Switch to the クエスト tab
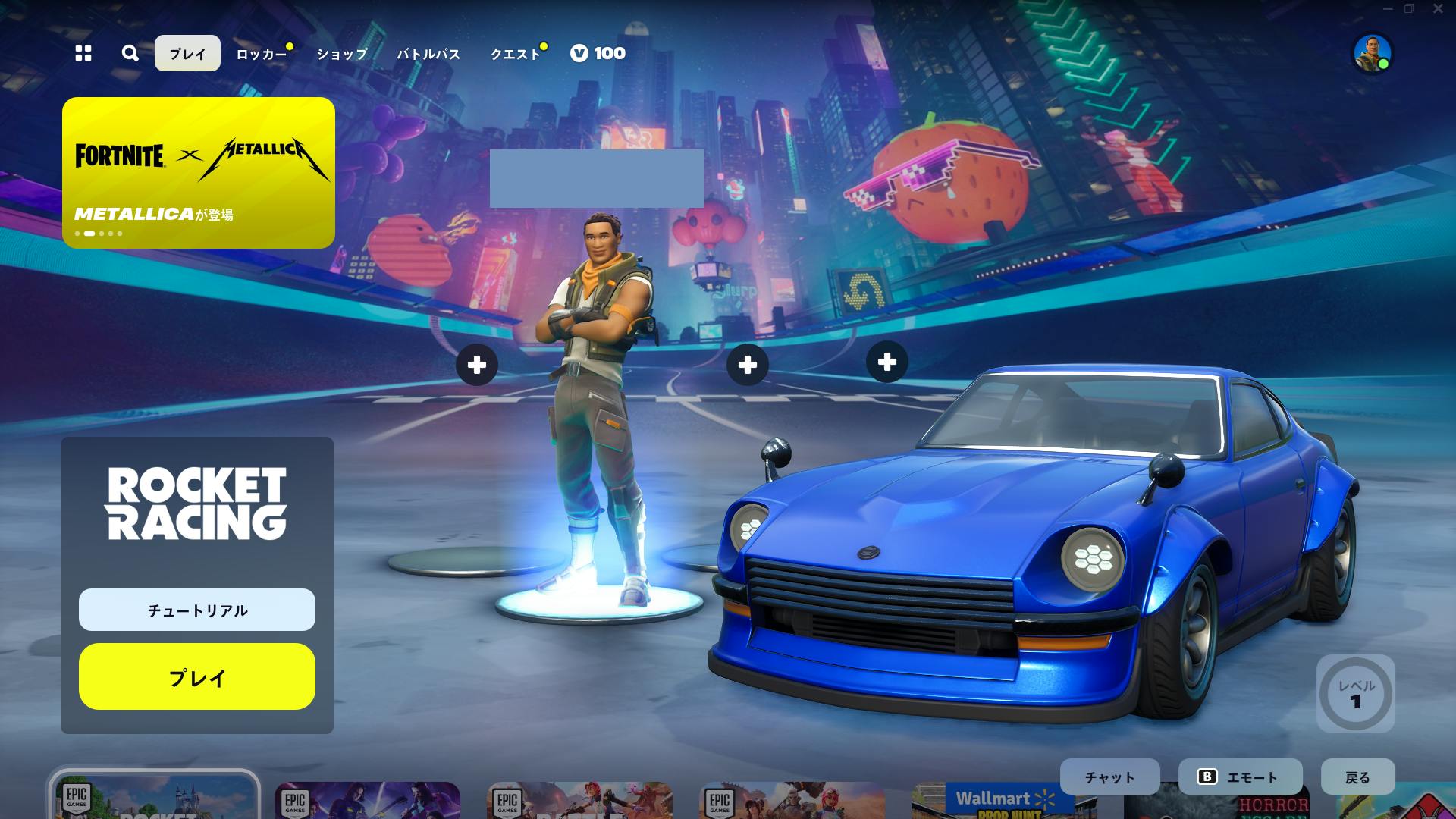 coord(515,54)
